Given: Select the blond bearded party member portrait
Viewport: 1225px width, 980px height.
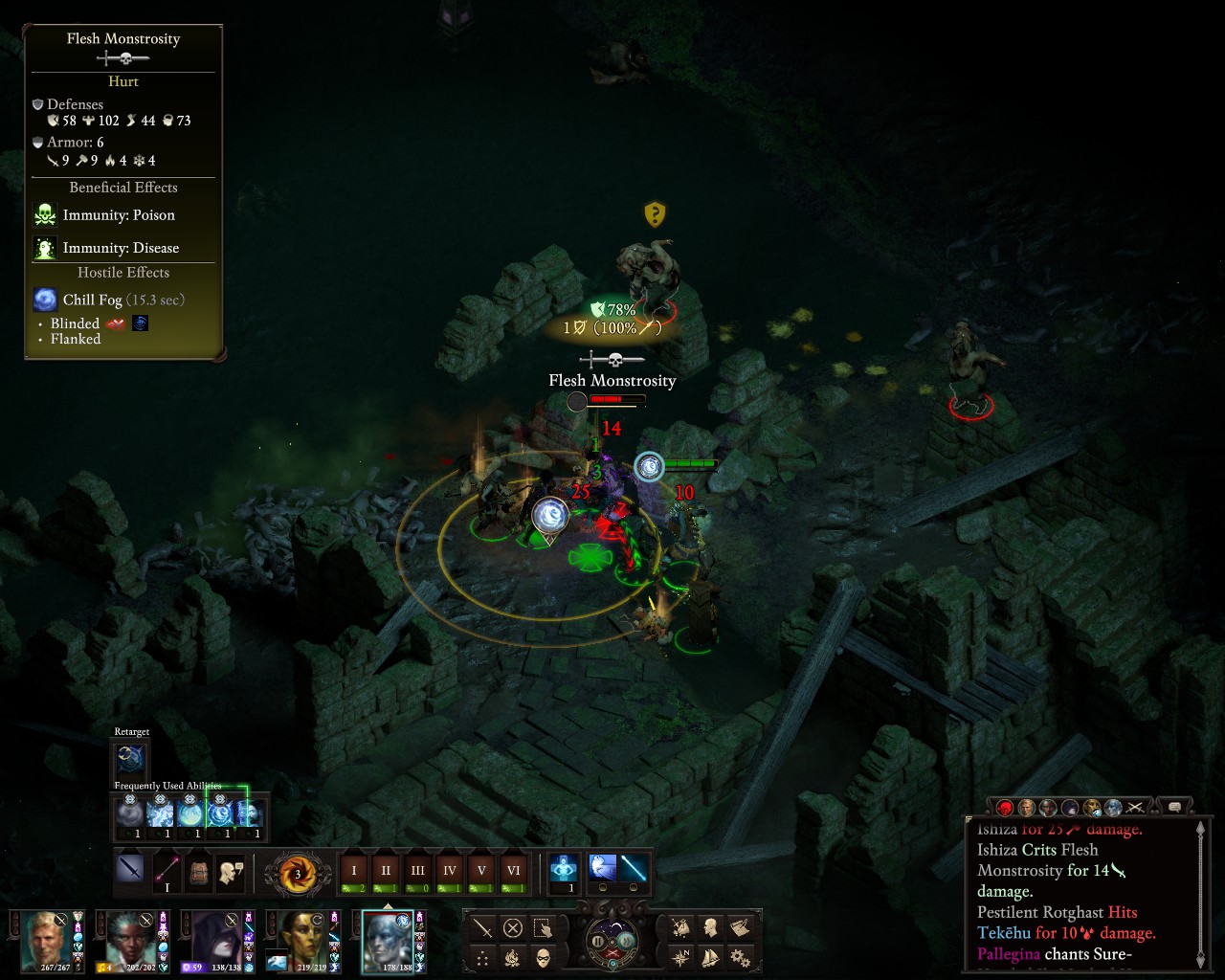Looking at the screenshot, I should coord(46,940).
